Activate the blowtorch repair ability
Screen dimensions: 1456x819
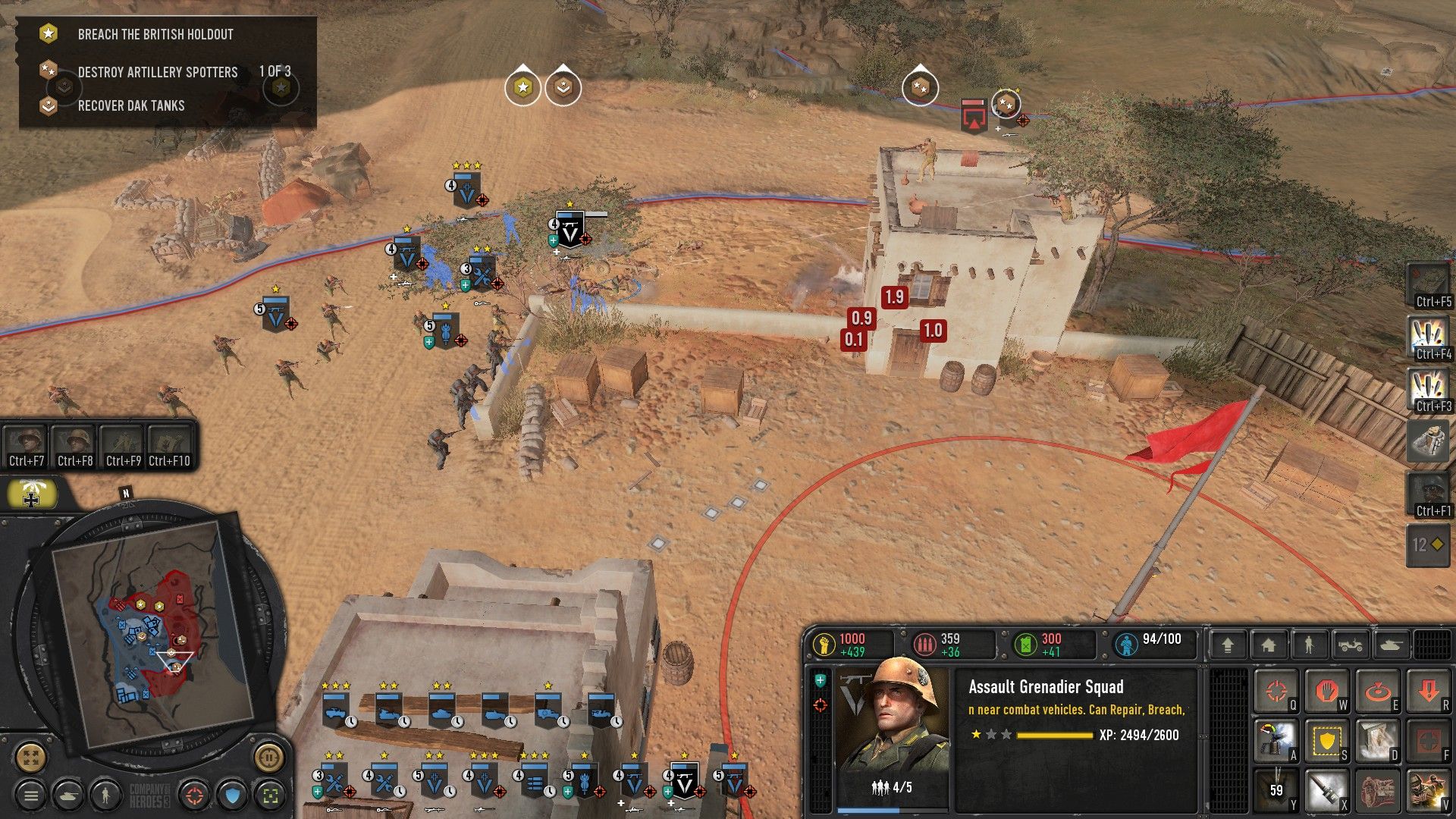tap(1276, 741)
